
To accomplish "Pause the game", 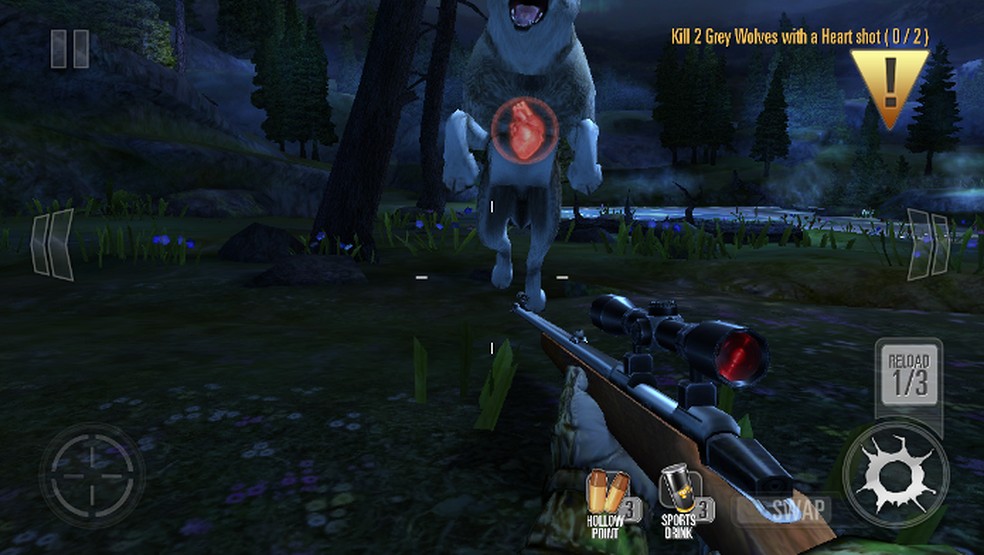I will pos(70,49).
